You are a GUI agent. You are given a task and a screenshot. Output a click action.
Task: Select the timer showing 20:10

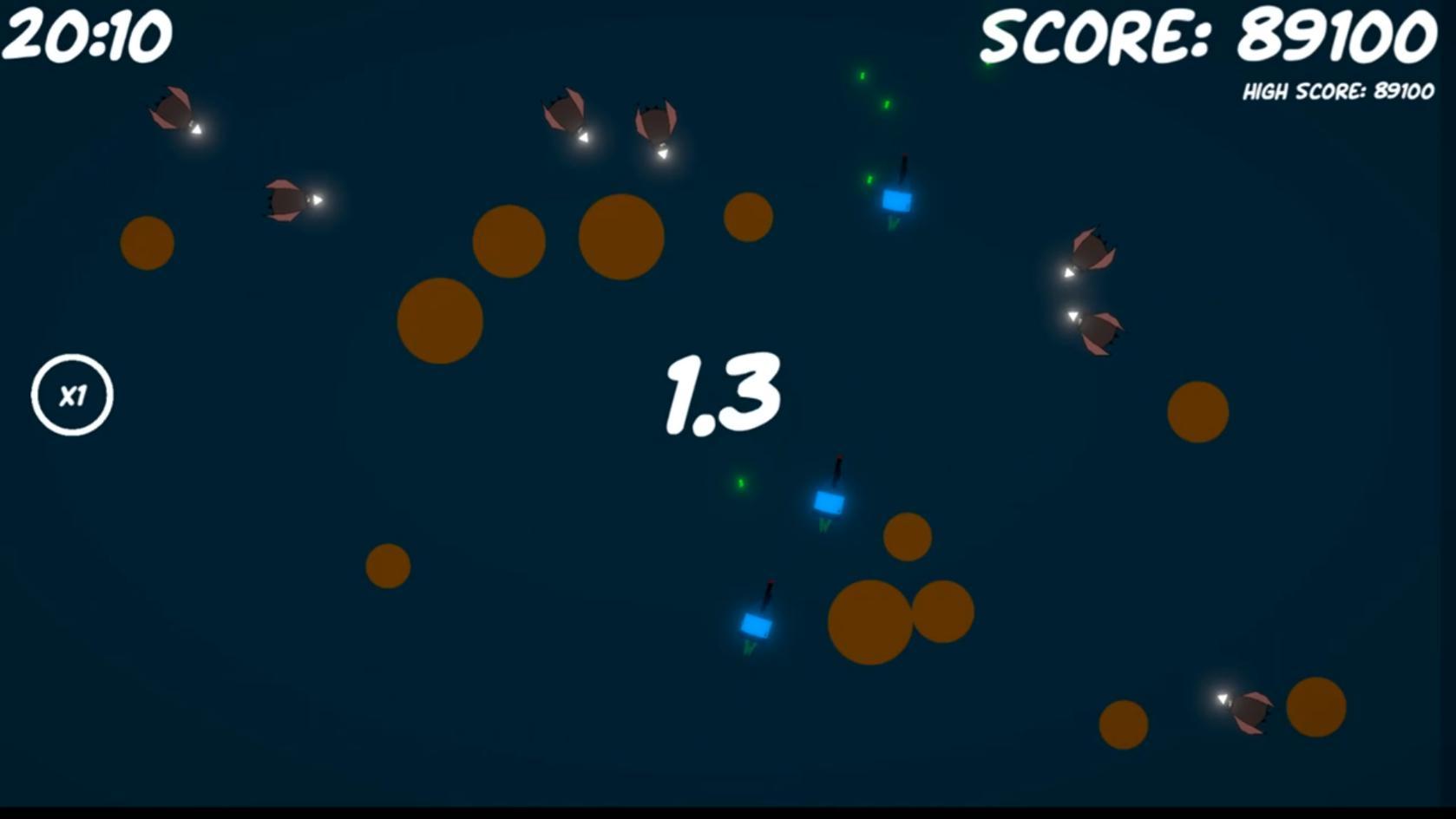click(89, 33)
